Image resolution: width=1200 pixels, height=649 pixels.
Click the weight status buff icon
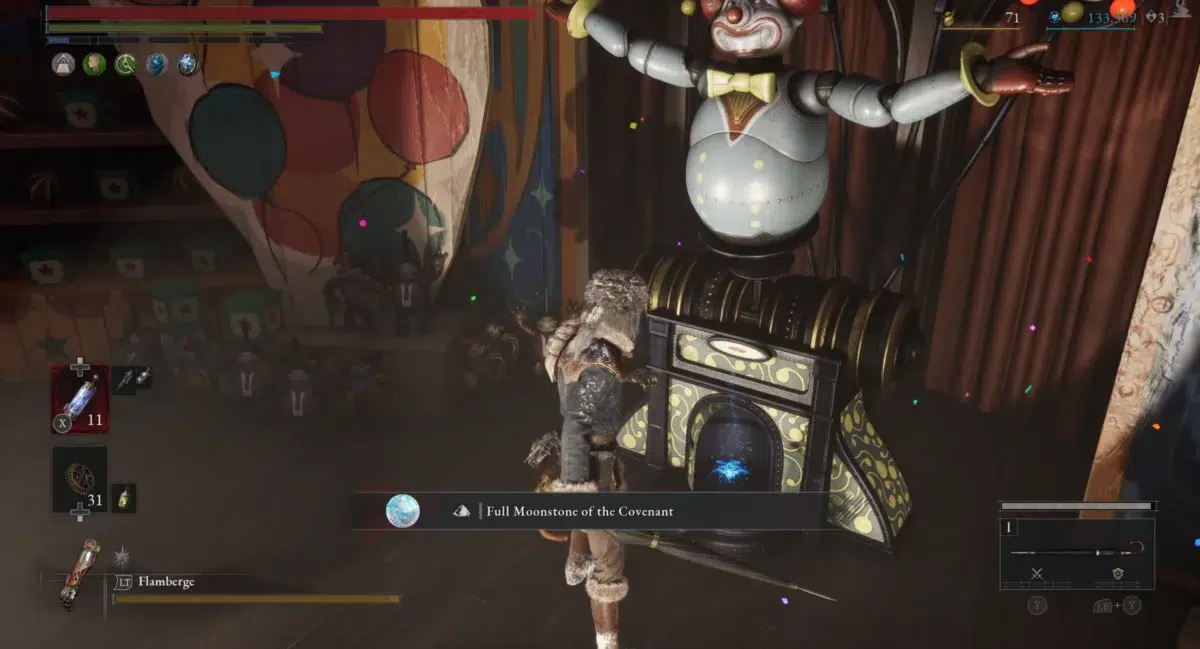click(x=63, y=65)
